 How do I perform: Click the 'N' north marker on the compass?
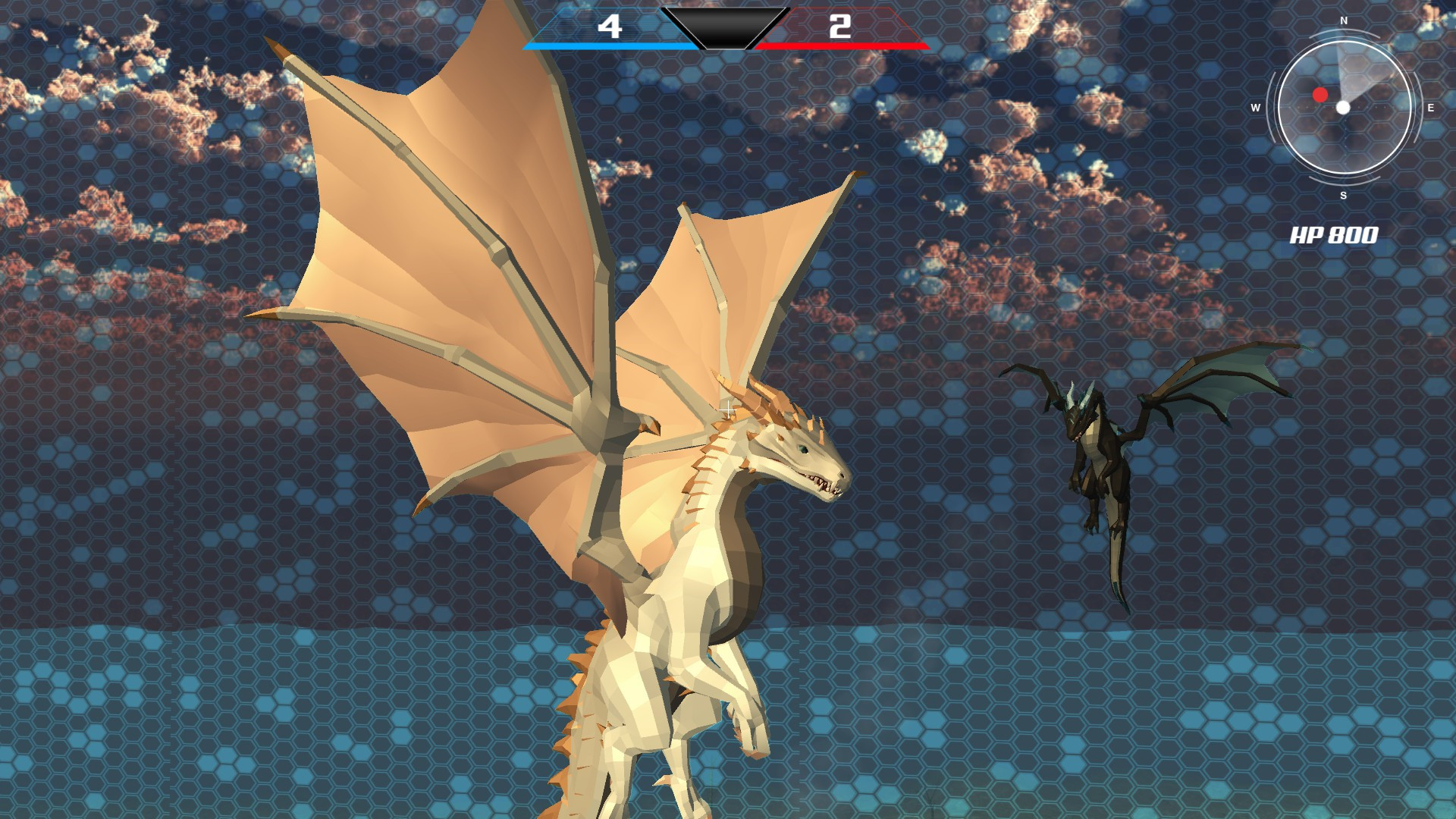[x=1342, y=23]
